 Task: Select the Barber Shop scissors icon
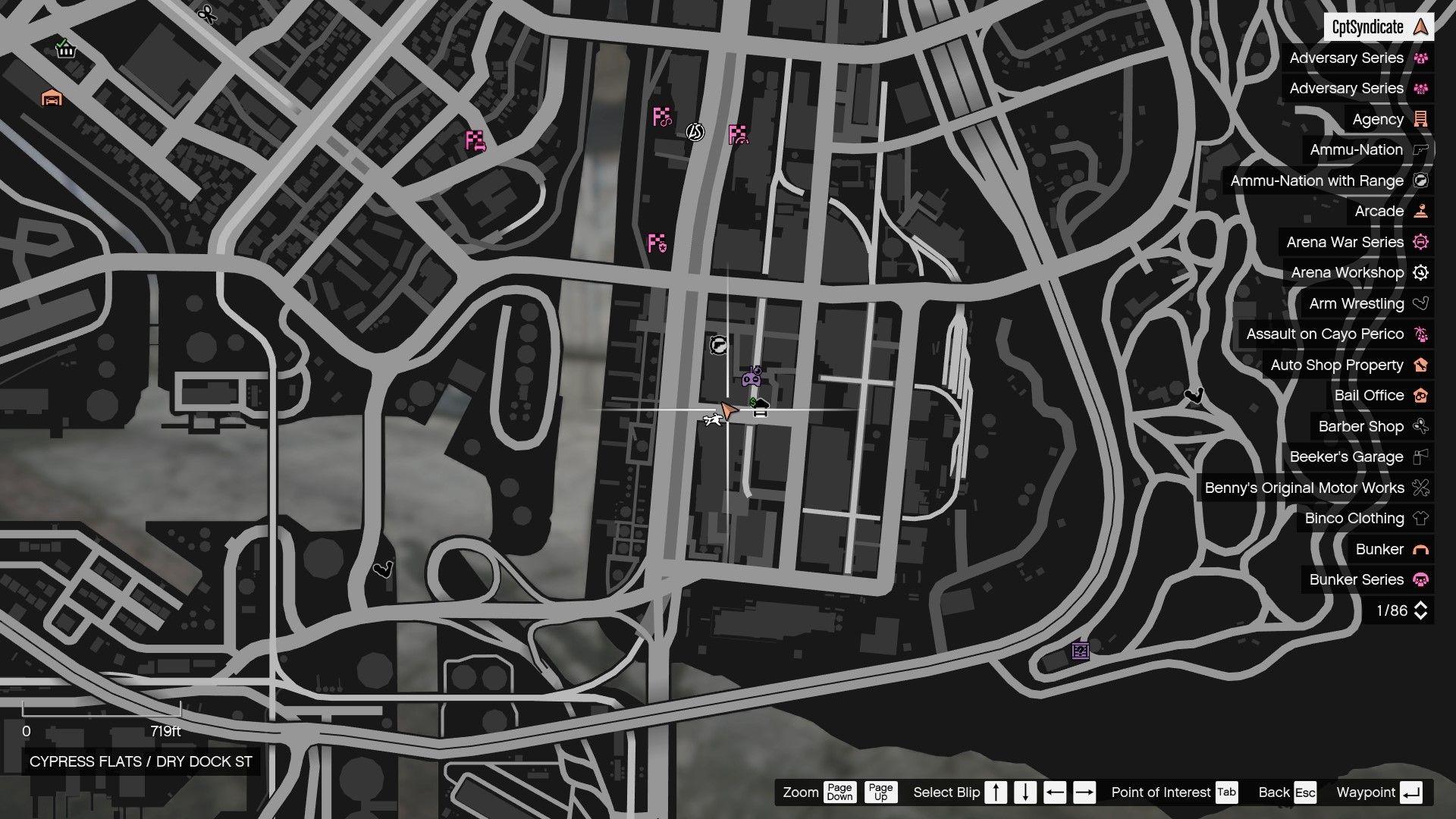(x=1420, y=426)
